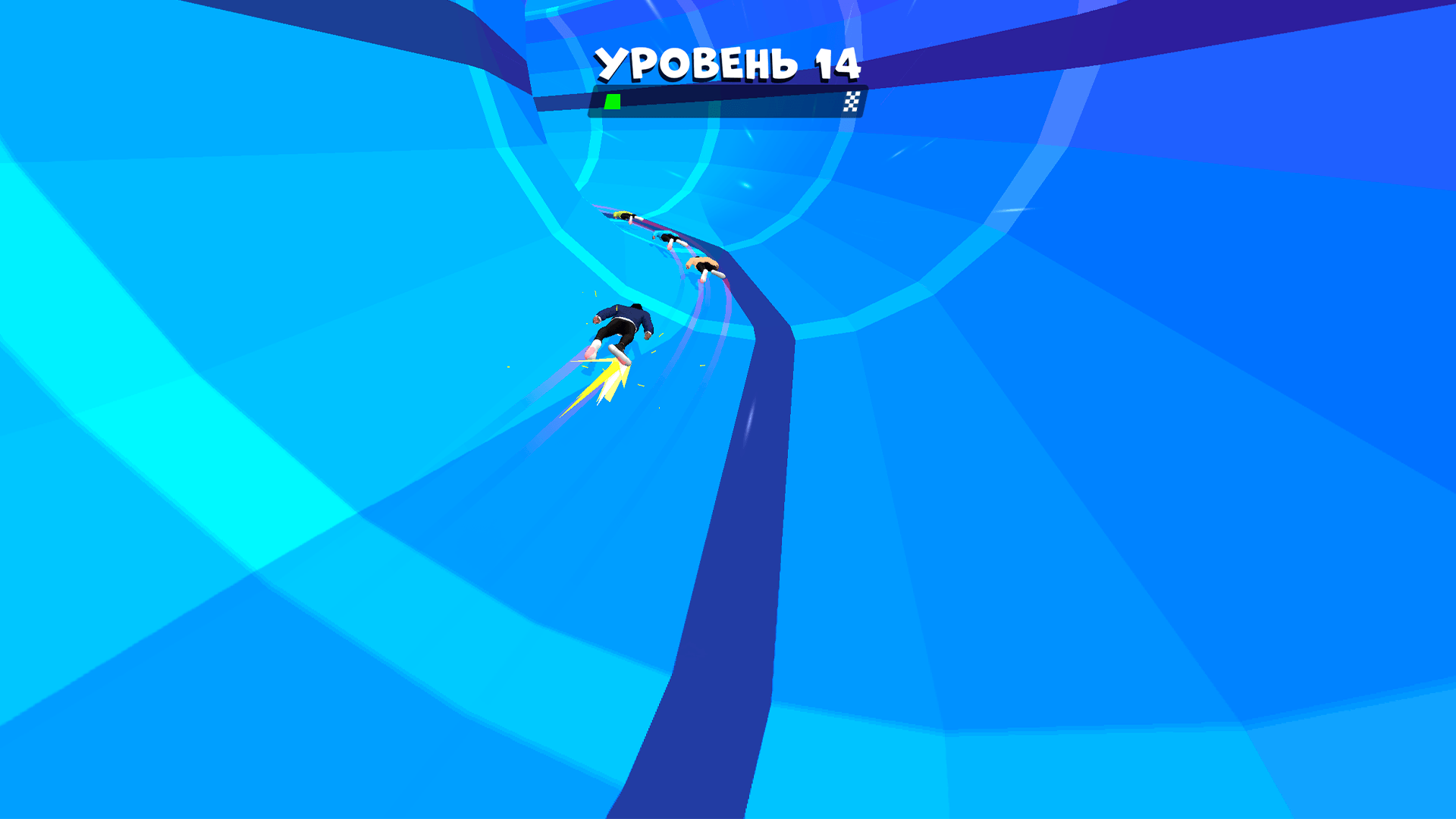Select the green player marker on progress bar
1456x819 pixels.
(611, 101)
